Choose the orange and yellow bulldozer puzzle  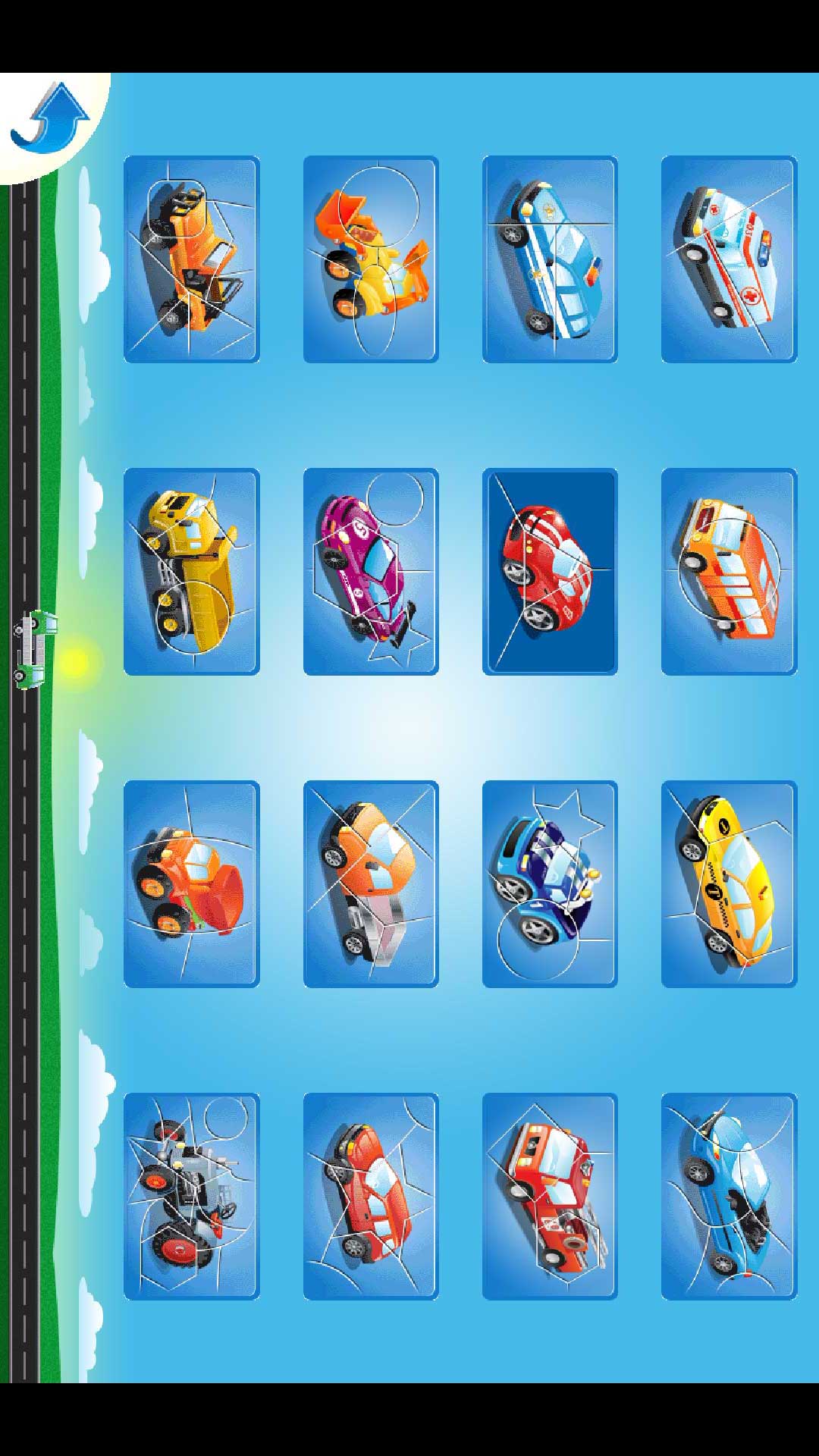pyautogui.click(x=371, y=259)
